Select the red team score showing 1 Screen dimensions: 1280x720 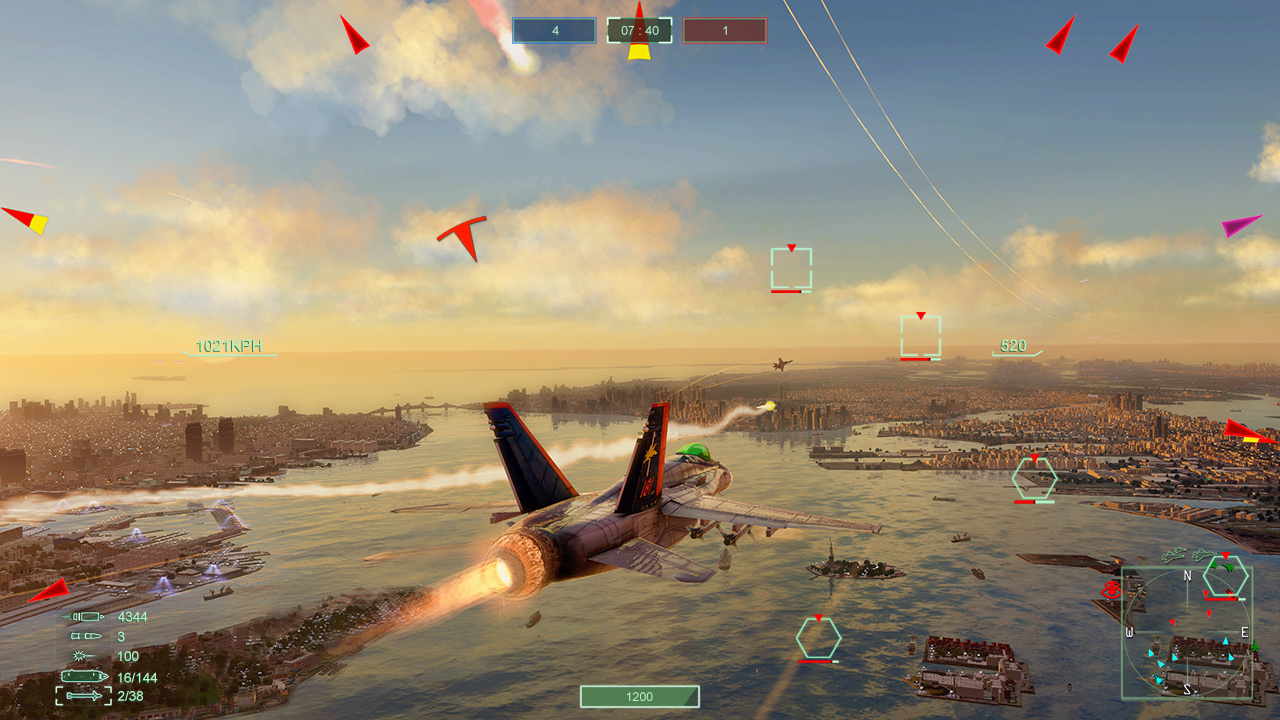pos(724,30)
